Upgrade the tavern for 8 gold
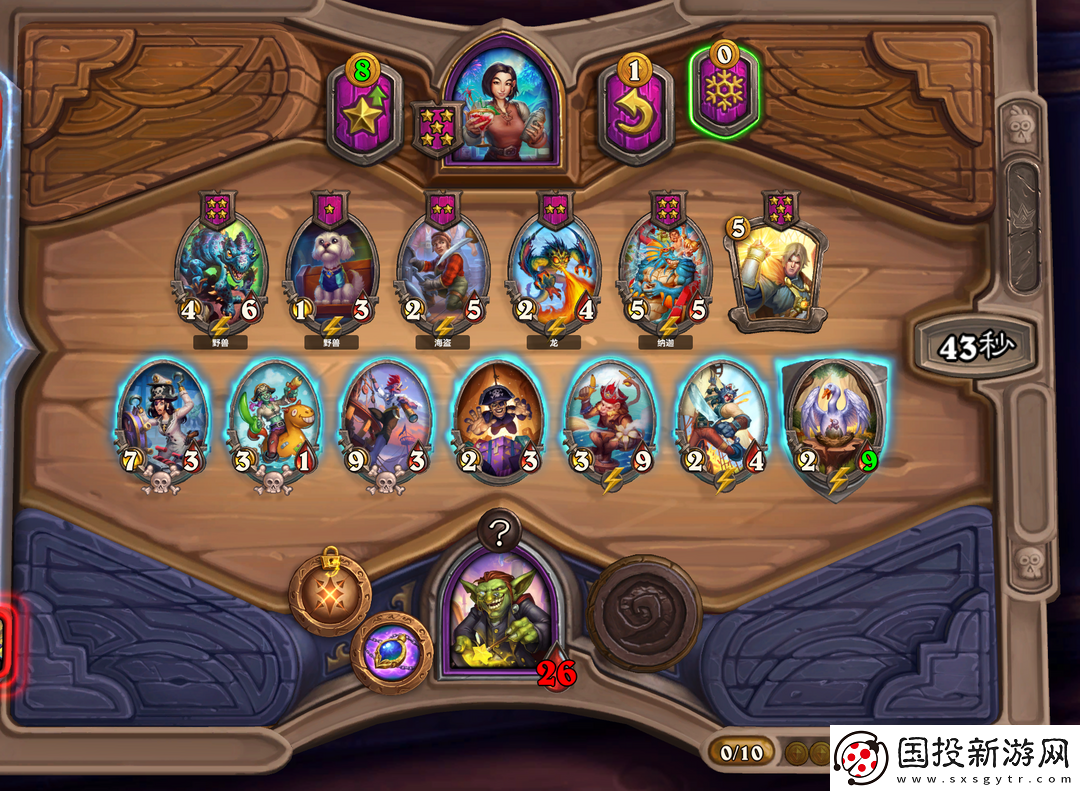The height and width of the screenshot is (791, 1080). click(x=364, y=114)
